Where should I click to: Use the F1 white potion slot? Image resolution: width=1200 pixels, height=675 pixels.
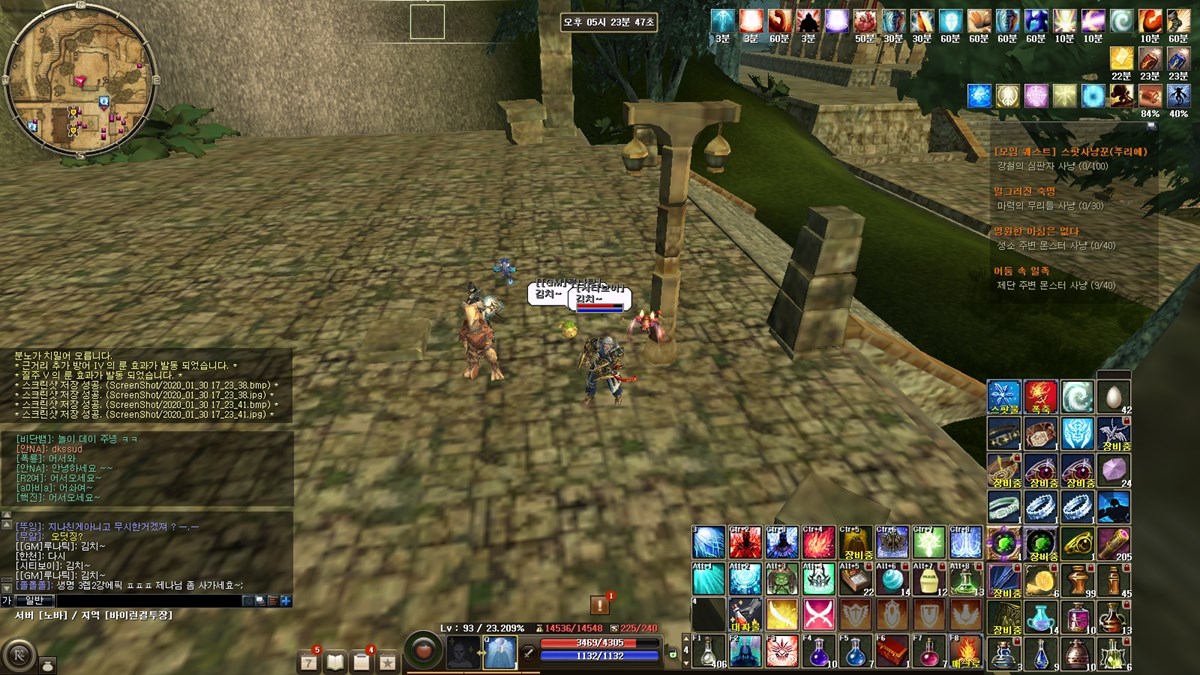pos(709,651)
